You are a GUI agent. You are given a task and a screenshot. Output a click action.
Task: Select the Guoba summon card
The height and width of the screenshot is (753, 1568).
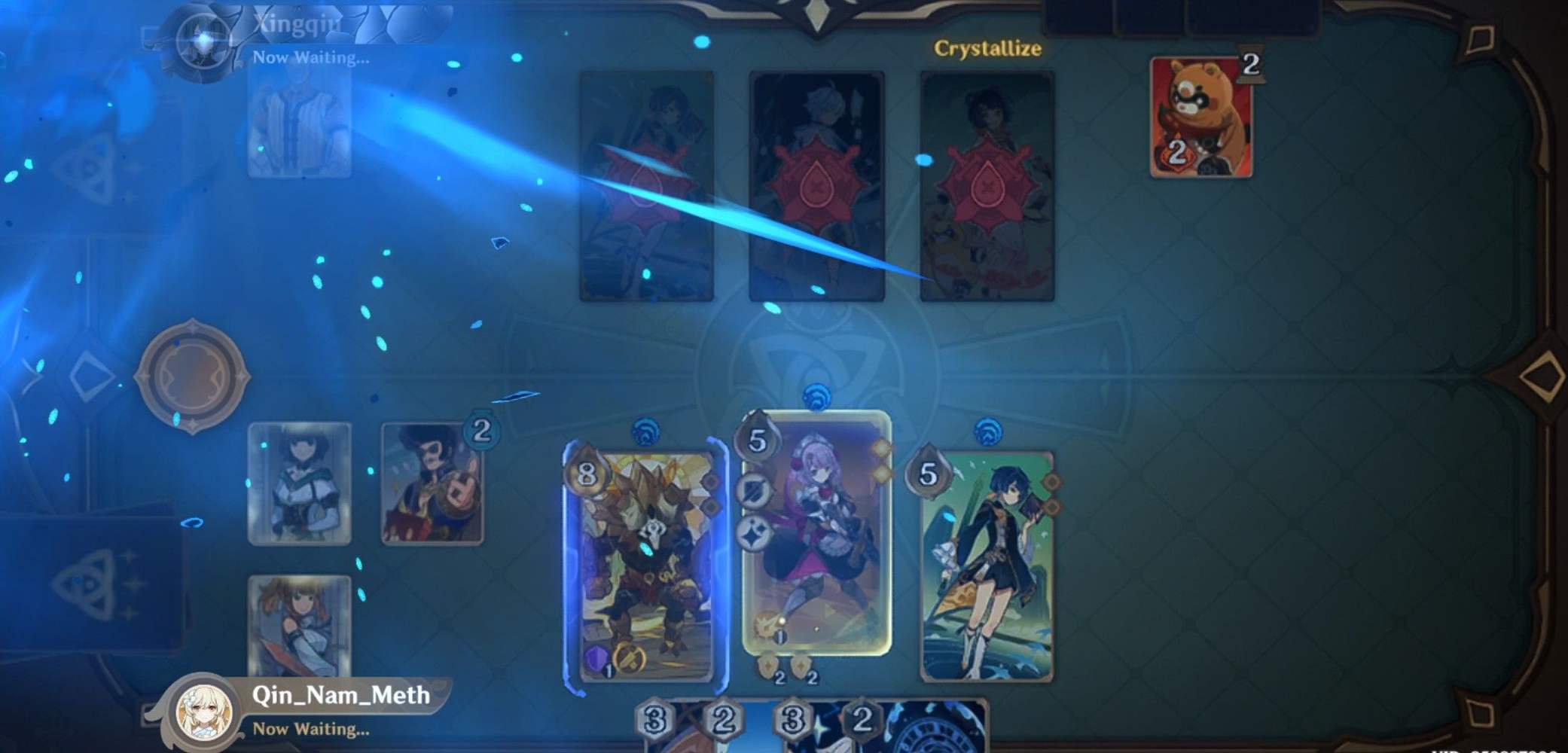tap(1203, 117)
